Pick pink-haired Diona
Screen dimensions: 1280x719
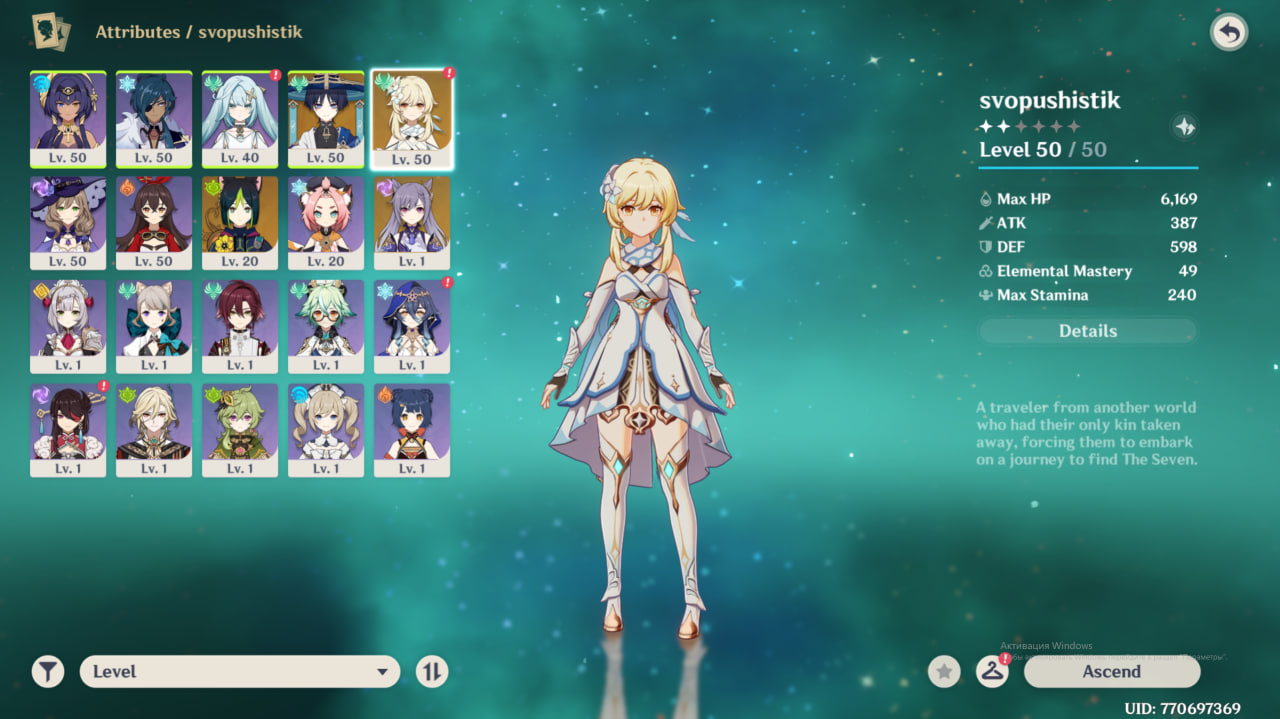click(326, 222)
